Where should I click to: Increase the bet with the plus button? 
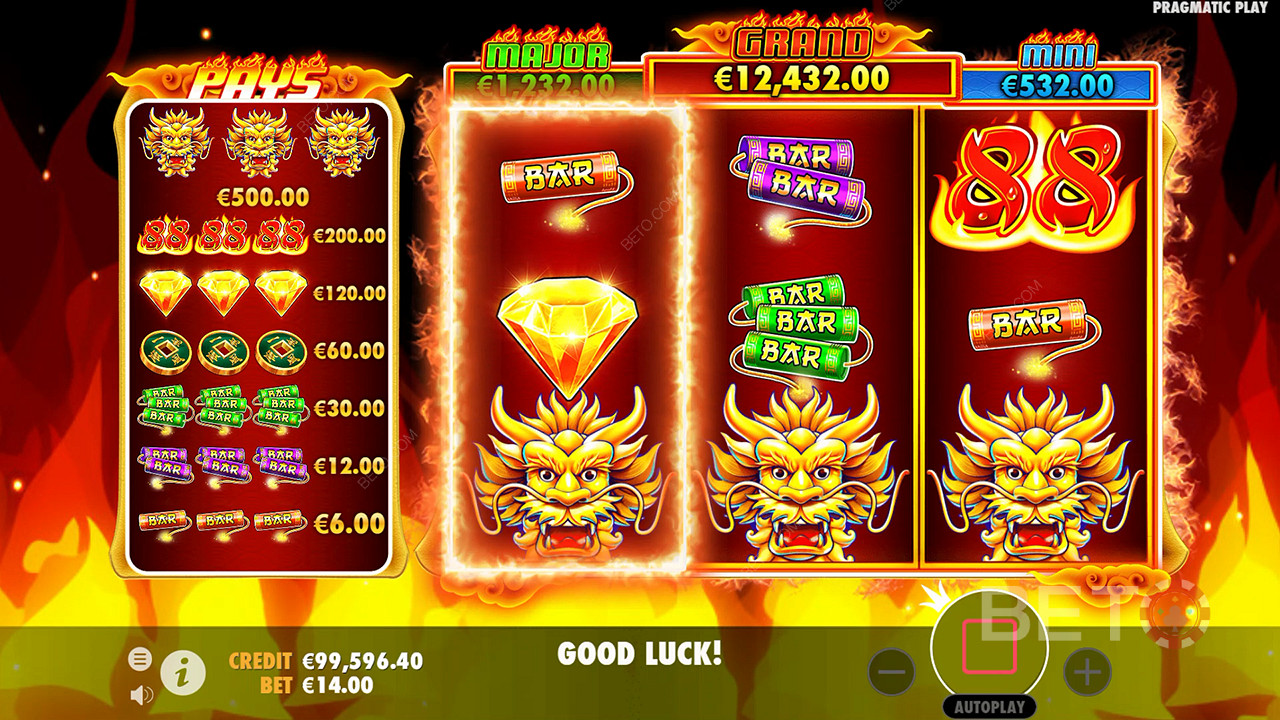click(1087, 671)
